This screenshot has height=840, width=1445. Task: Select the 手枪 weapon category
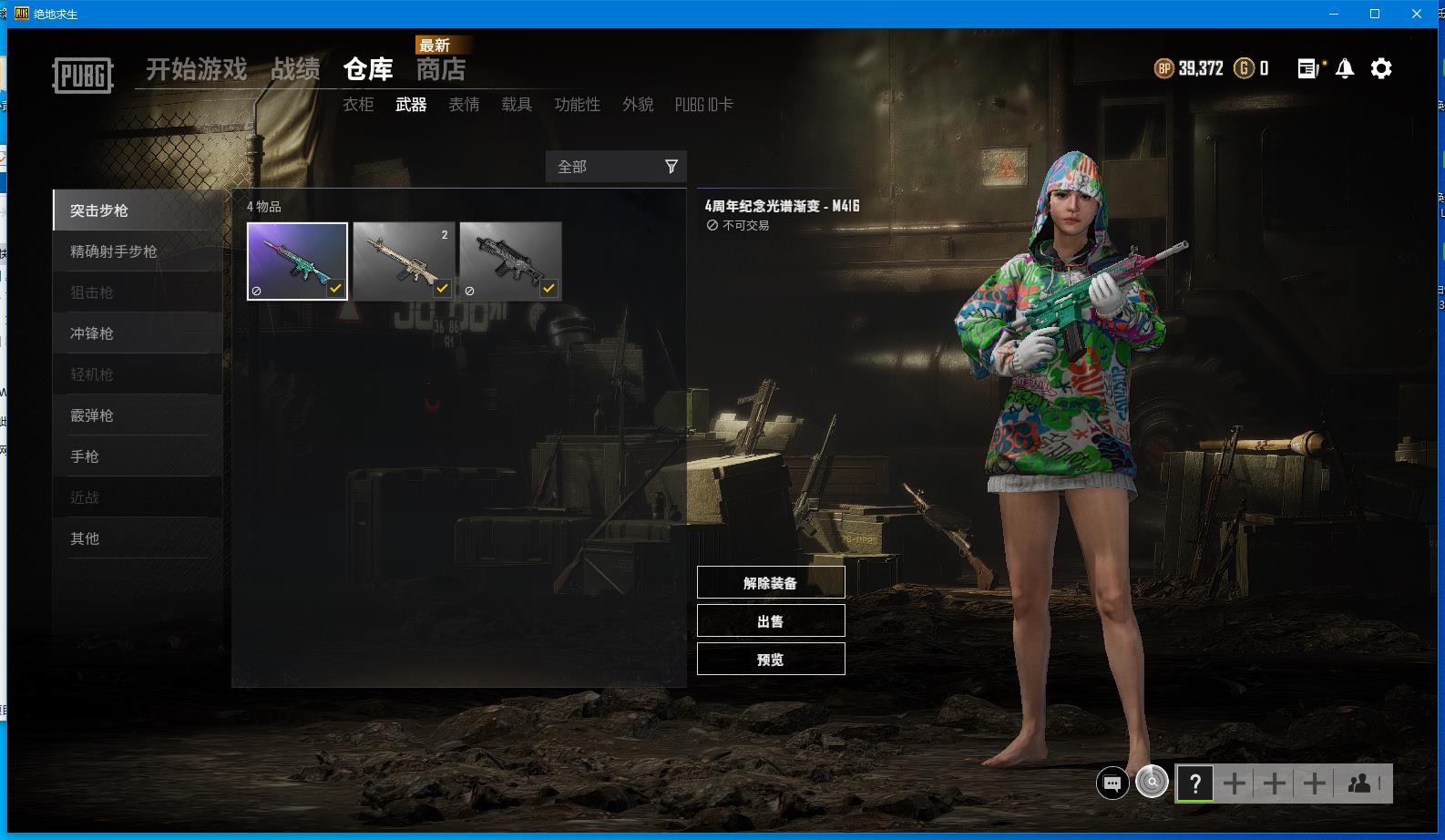[x=85, y=456]
